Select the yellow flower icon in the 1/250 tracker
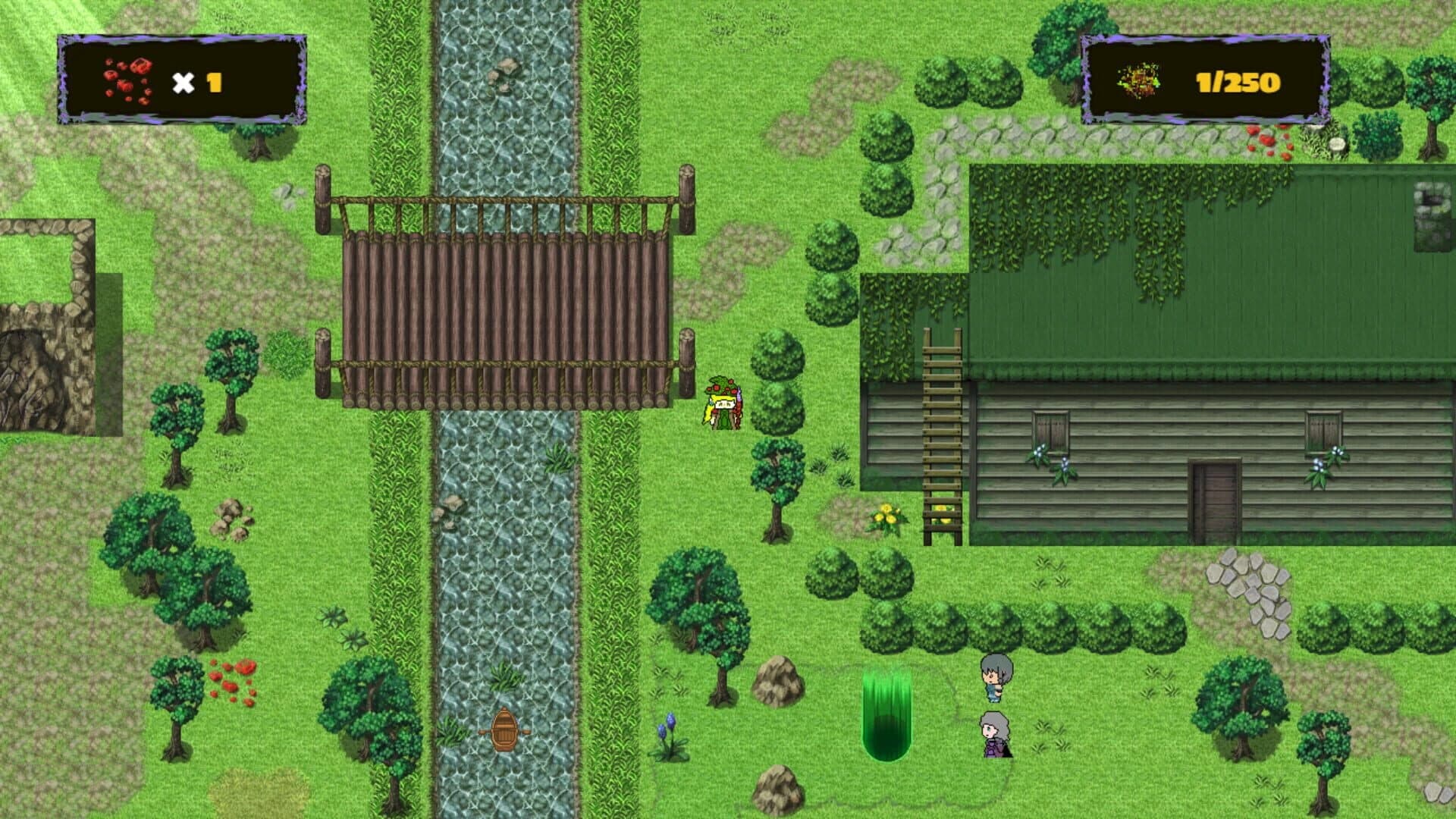The height and width of the screenshot is (819, 1456). (x=1139, y=78)
